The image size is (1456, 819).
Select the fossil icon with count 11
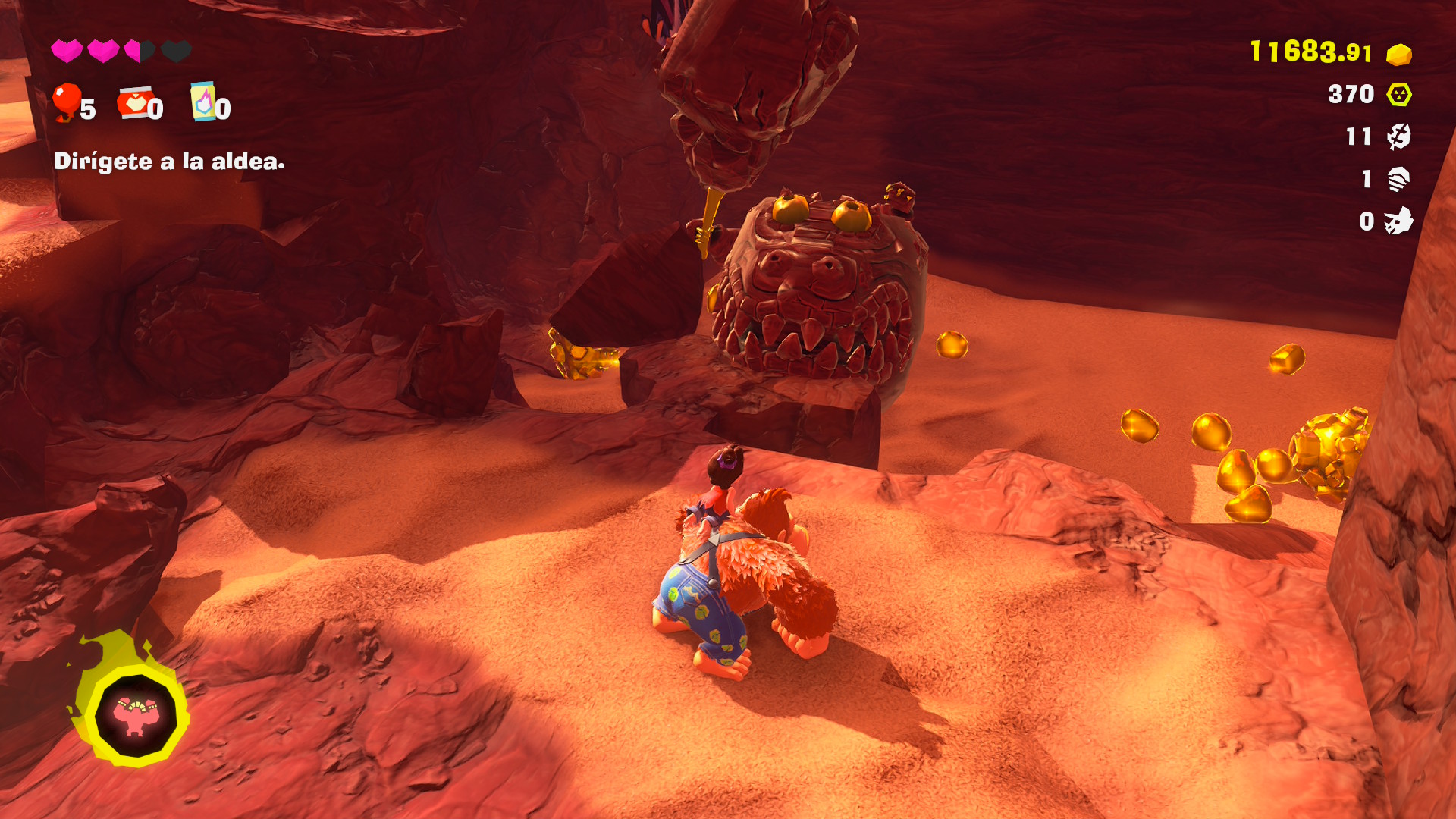[1398, 136]
